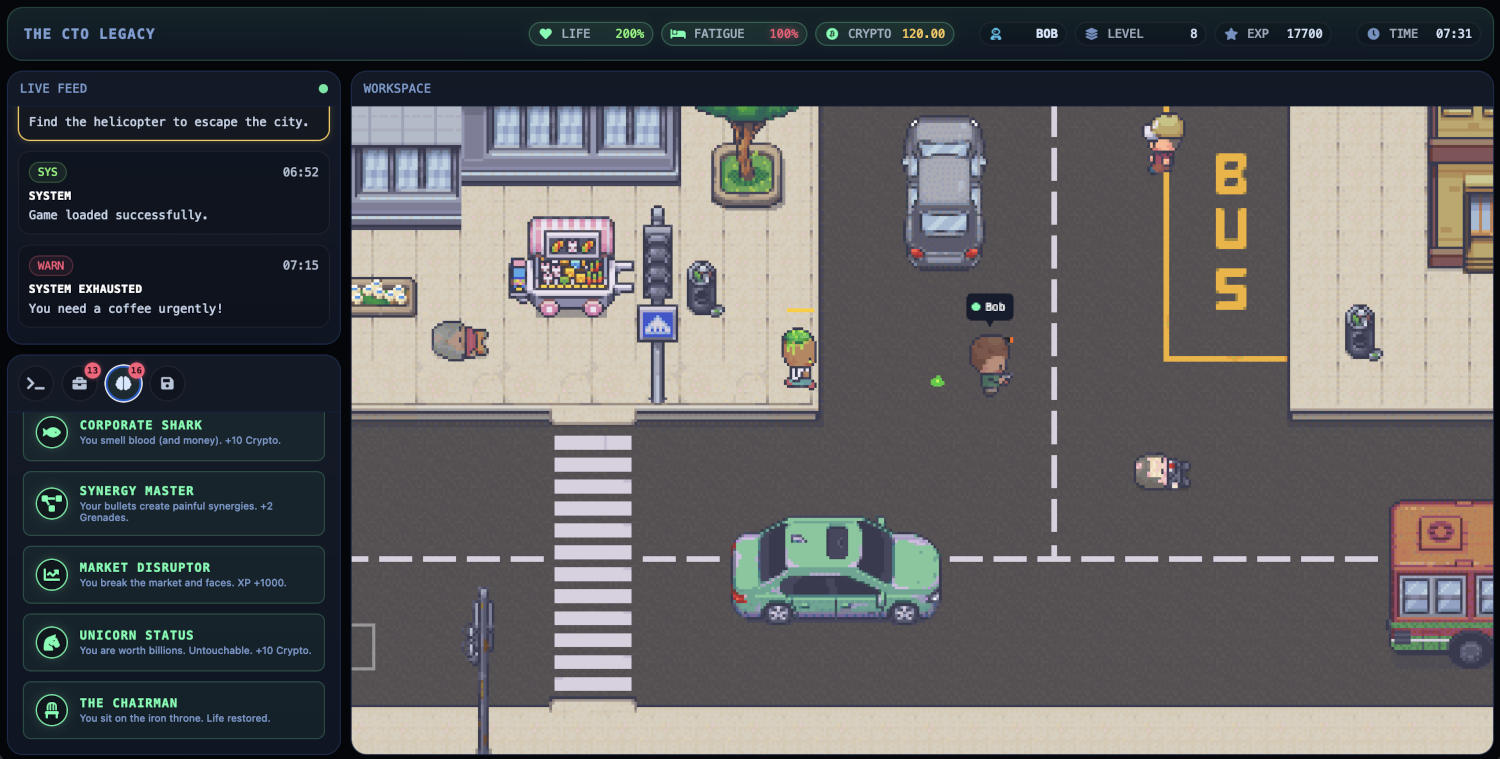Select the brain skills tab

(123, 383)
